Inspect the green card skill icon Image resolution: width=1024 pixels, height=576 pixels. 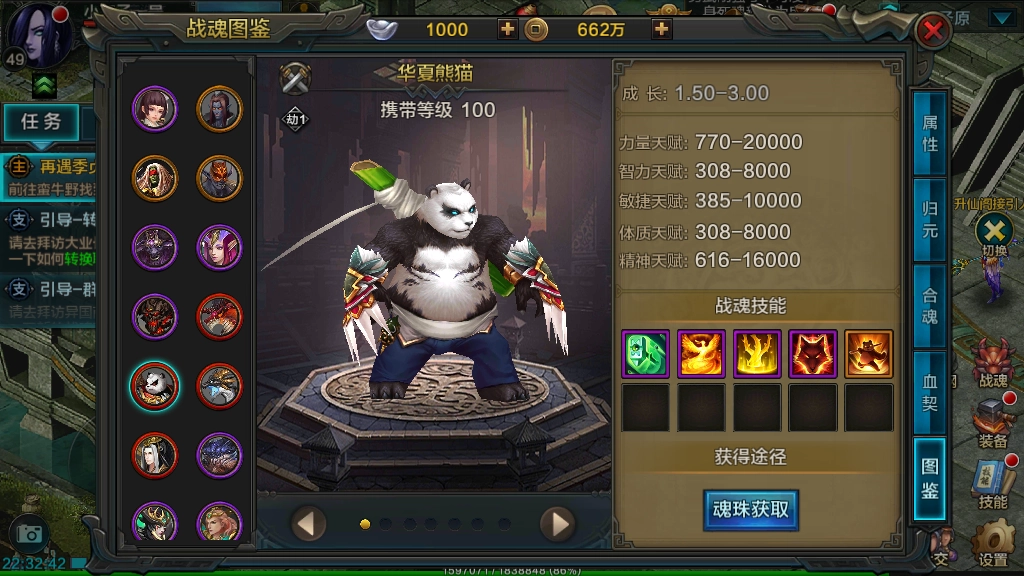coord(645,354)
